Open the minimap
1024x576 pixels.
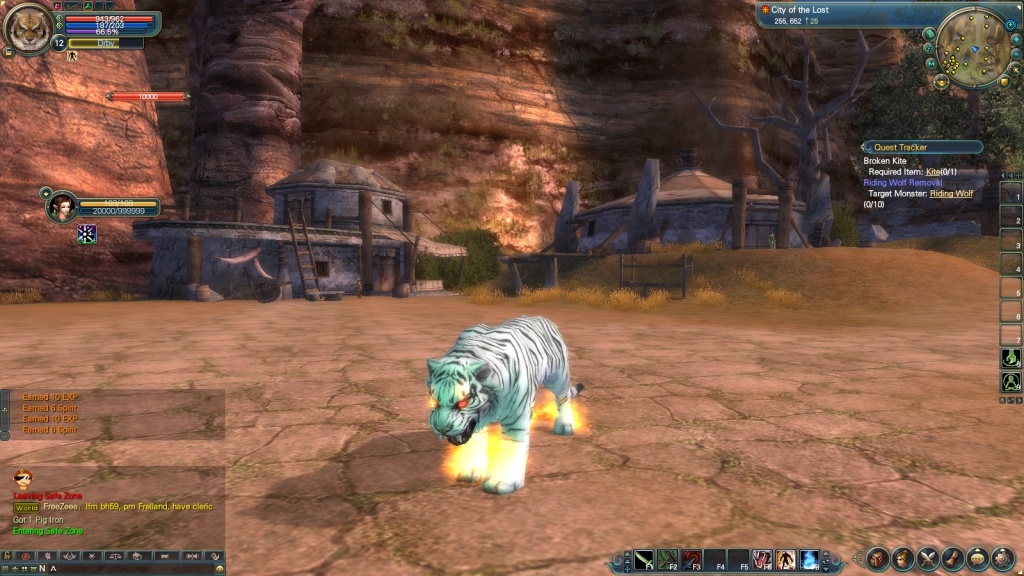tap(972, 45)
